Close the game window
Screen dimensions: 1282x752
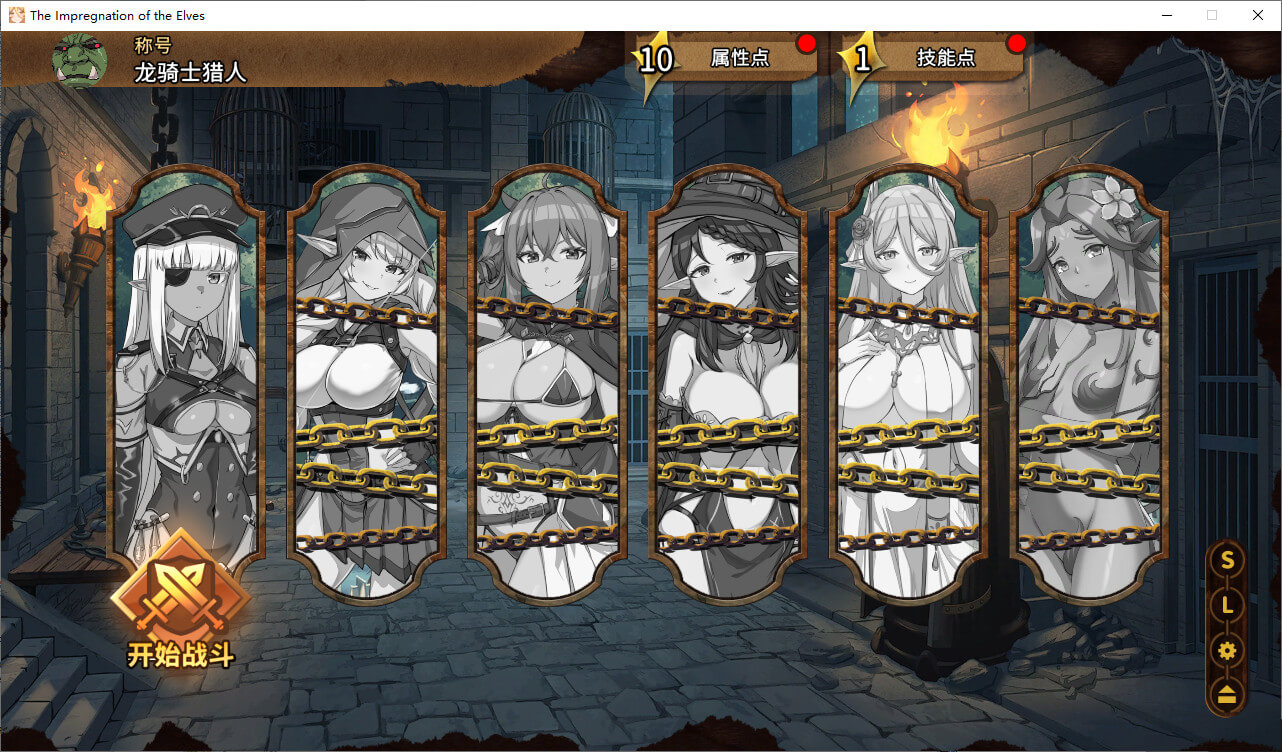(1258, 15)
